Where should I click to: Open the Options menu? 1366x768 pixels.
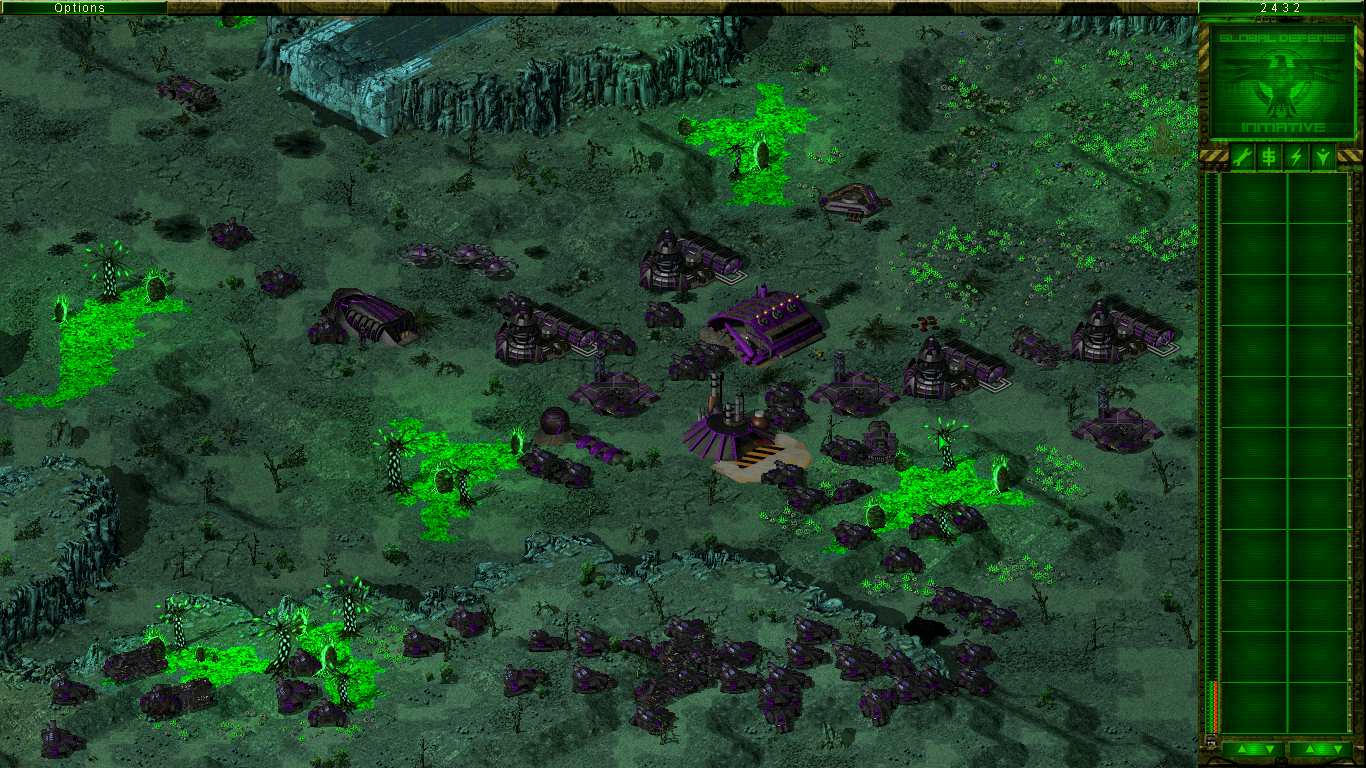(80, 8)
